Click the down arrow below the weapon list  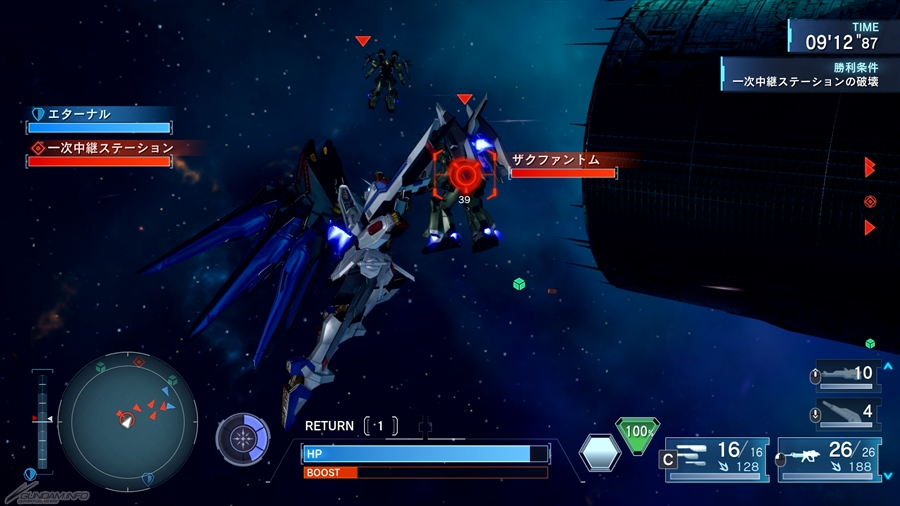coord(886,475)
